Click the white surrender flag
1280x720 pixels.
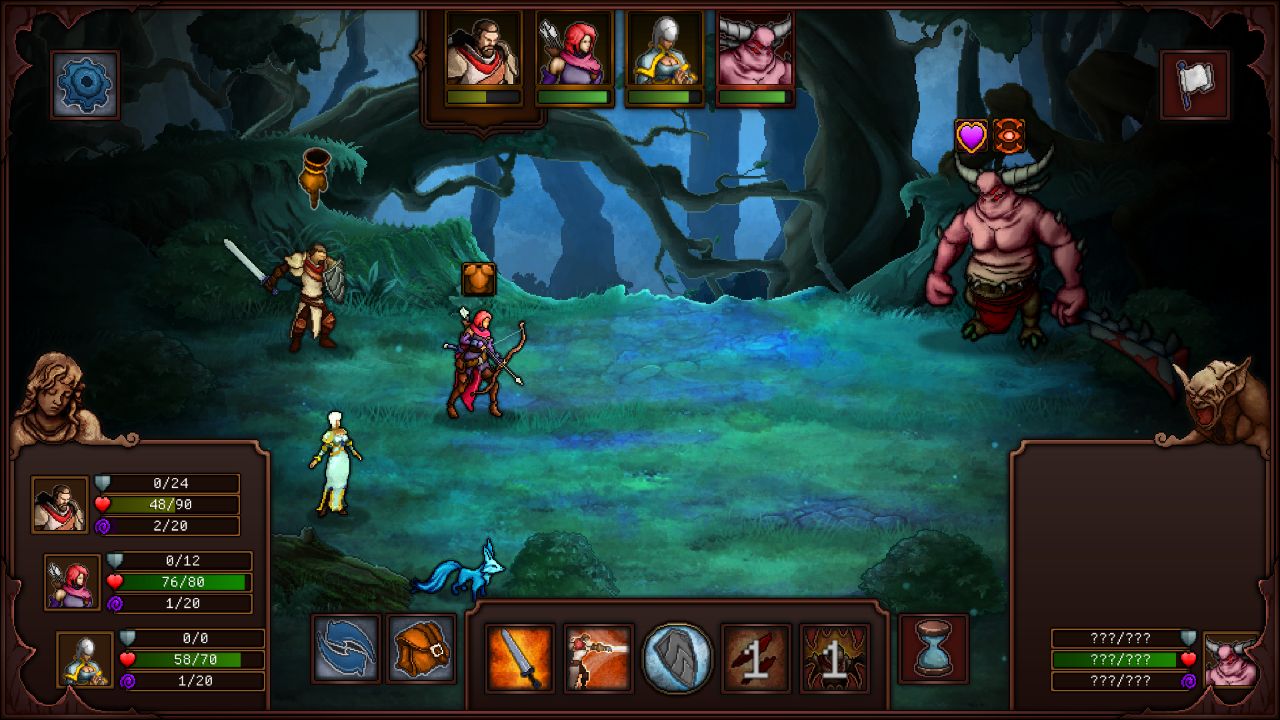[1196, 84]
